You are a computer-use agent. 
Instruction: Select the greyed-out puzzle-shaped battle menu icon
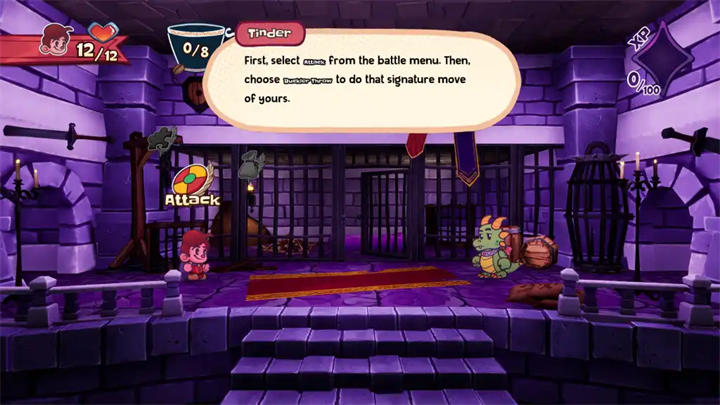pyautogui.click(x=162, y=139)
